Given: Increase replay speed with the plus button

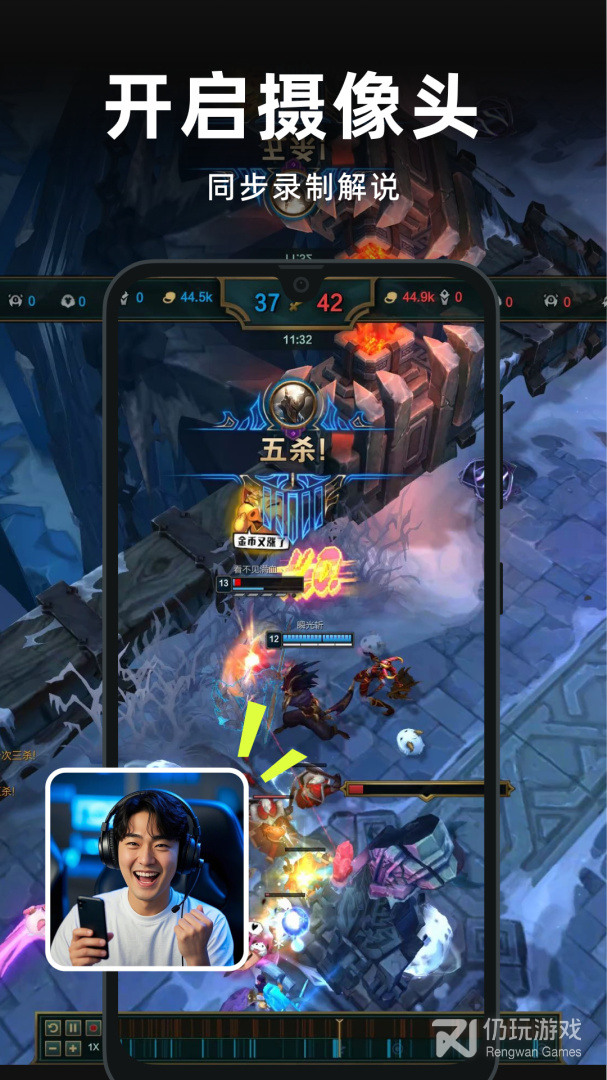Looking at the screenshot, I should 73,1048.
